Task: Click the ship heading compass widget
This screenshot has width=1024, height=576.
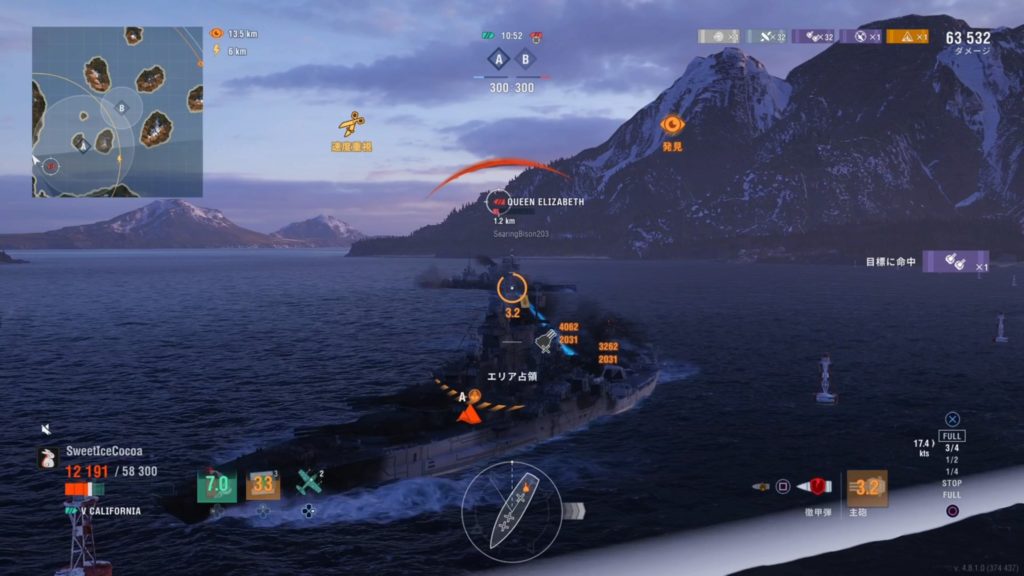Action: 511,511
